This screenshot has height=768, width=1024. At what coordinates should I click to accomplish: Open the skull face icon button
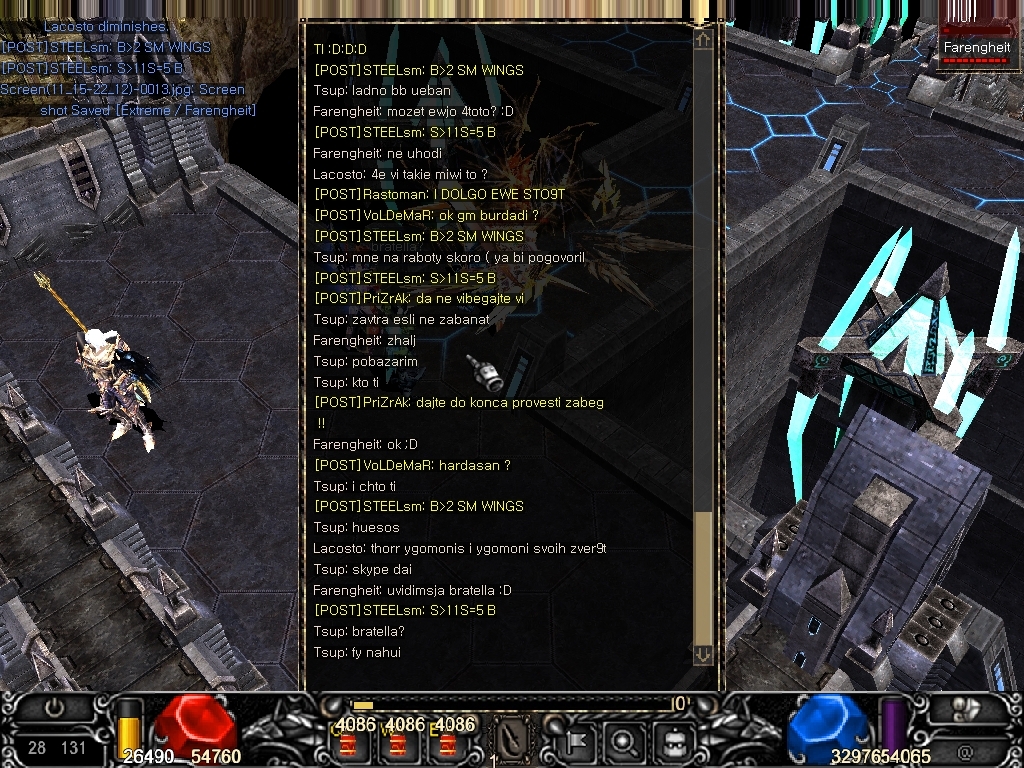pos(671,742)
